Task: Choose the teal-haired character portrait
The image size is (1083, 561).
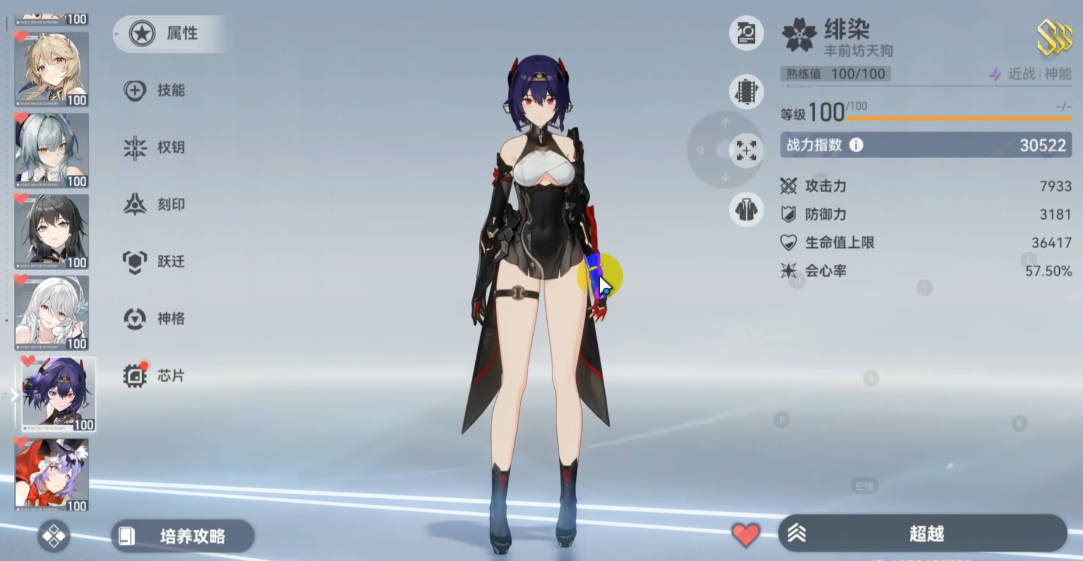Action: pyautogui.click(x=52, y=150)
